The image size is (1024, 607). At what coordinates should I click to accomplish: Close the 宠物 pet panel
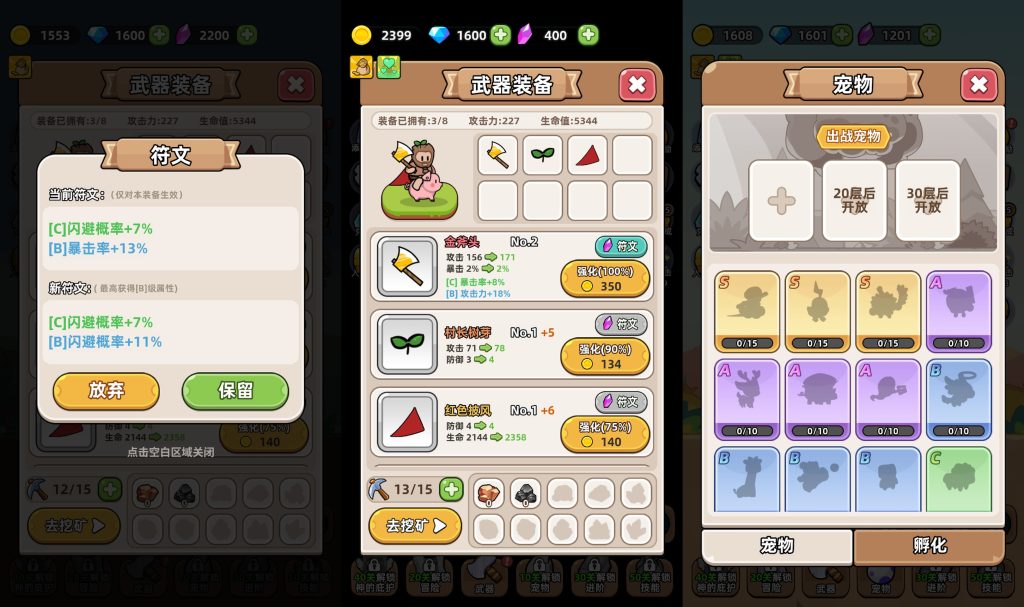(x=979, y=85)
